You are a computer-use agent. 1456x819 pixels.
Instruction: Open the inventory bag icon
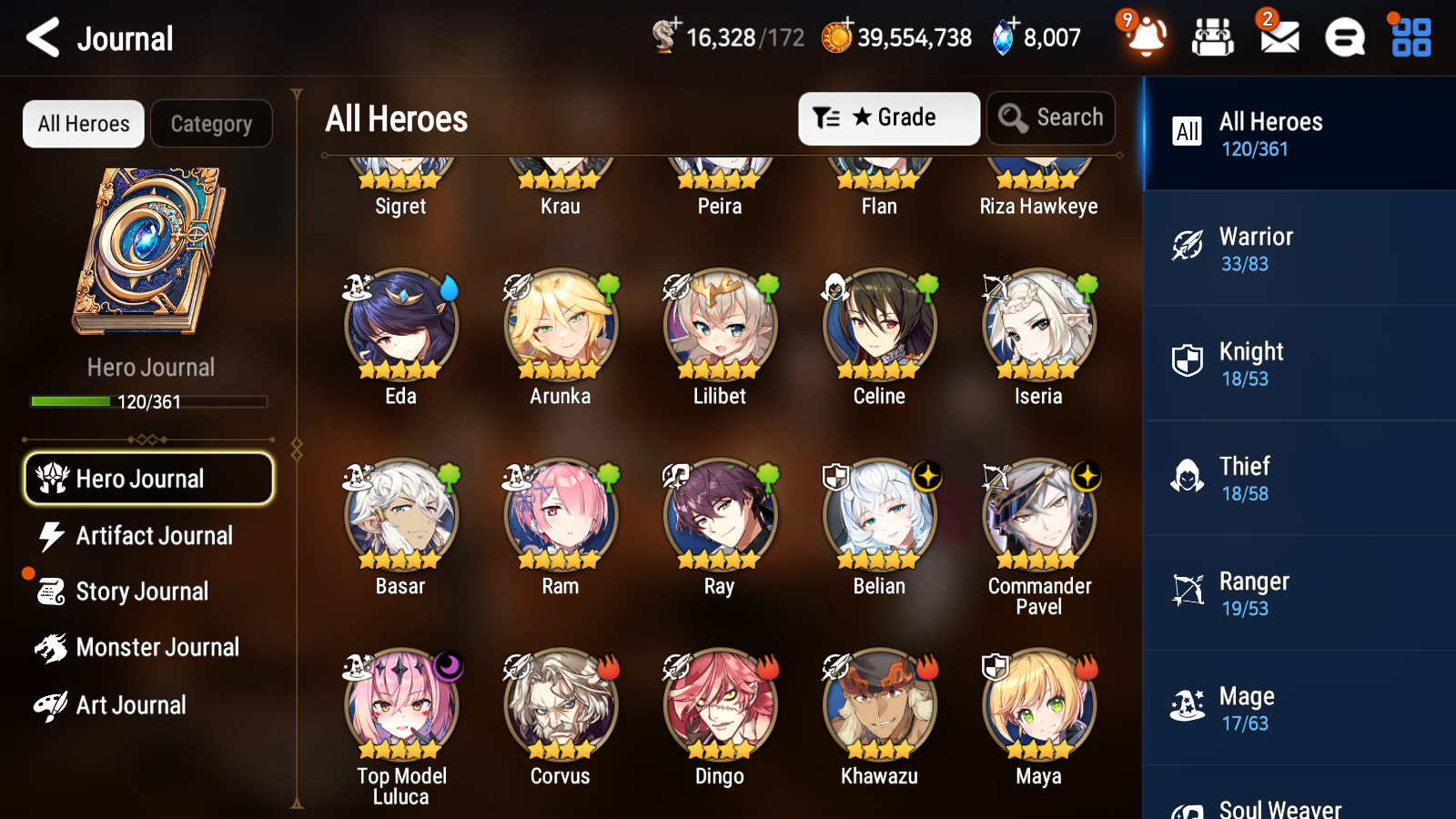1212,38
